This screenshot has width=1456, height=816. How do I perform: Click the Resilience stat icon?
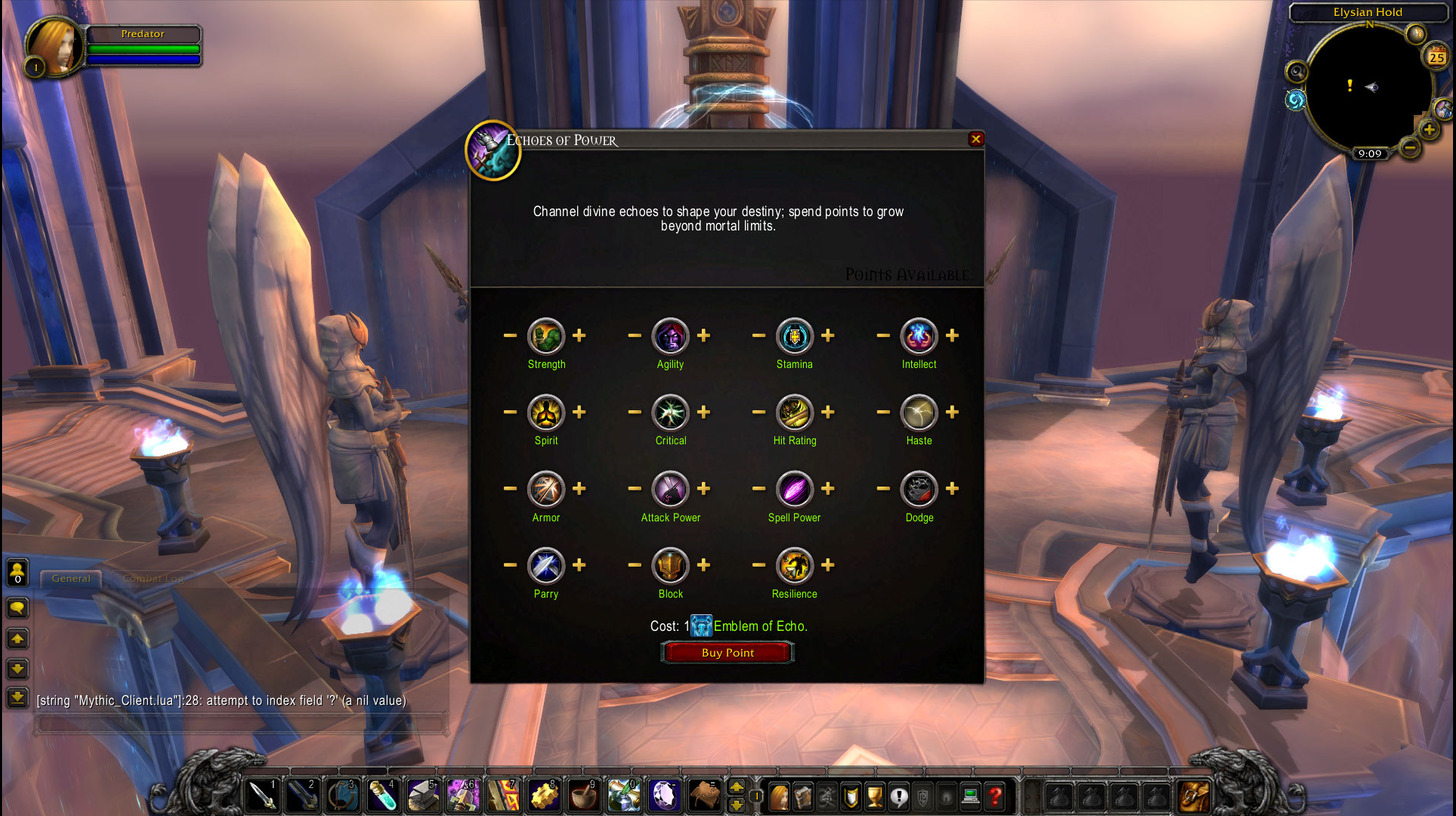click(x=794, y=567)
